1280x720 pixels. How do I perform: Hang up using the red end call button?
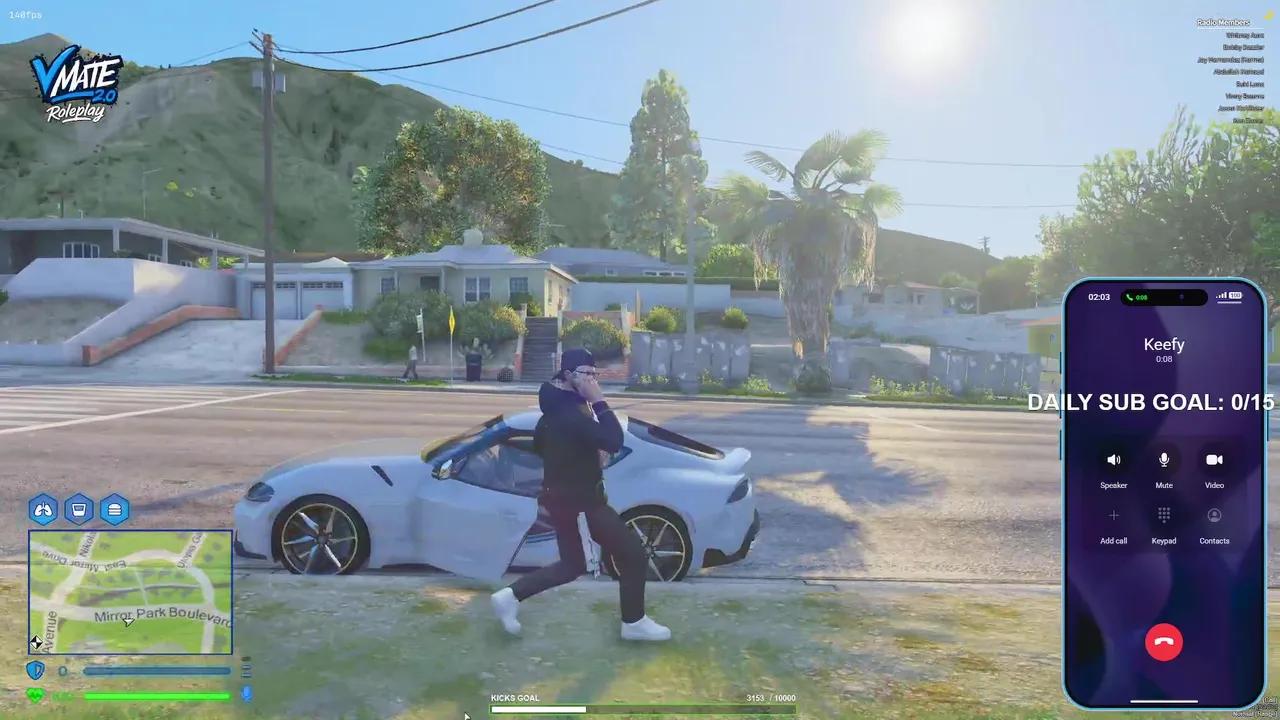point(1163,642)
